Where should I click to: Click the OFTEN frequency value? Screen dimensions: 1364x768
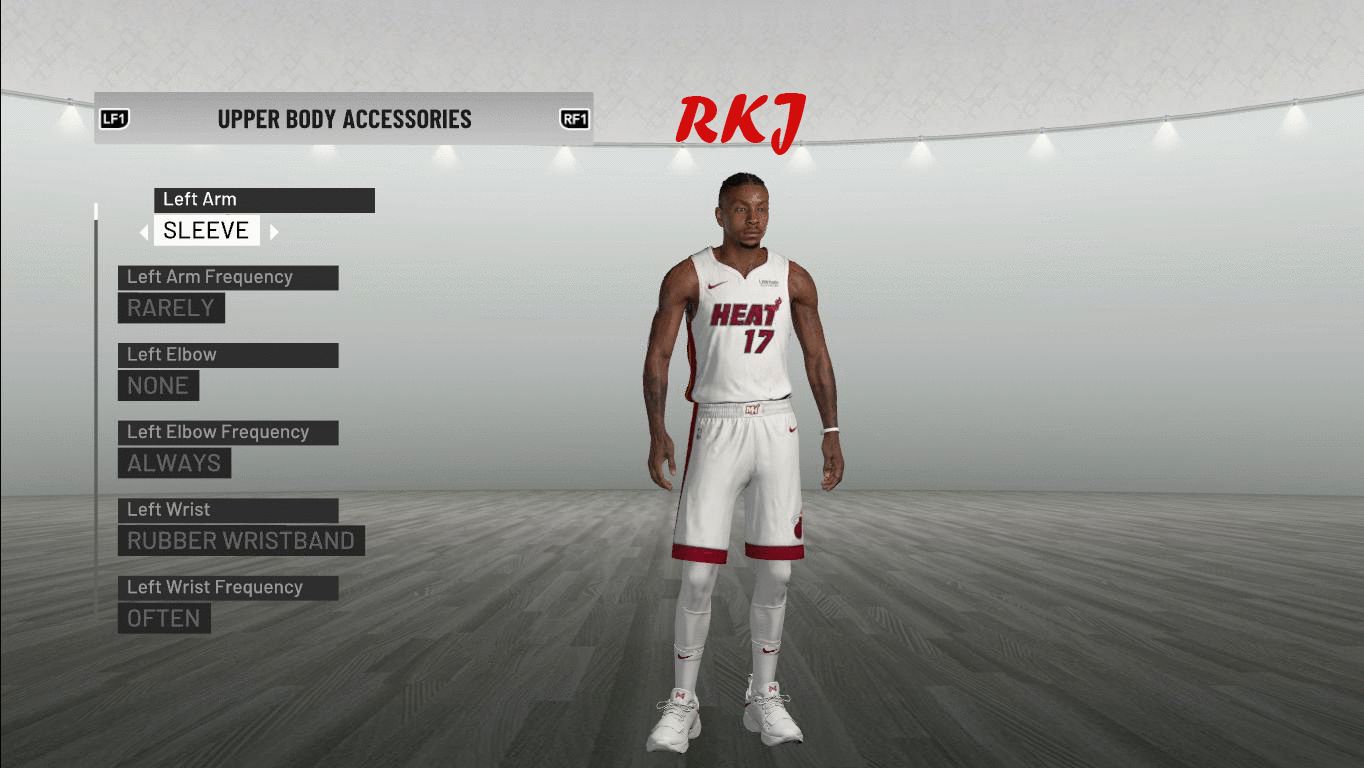164,619
